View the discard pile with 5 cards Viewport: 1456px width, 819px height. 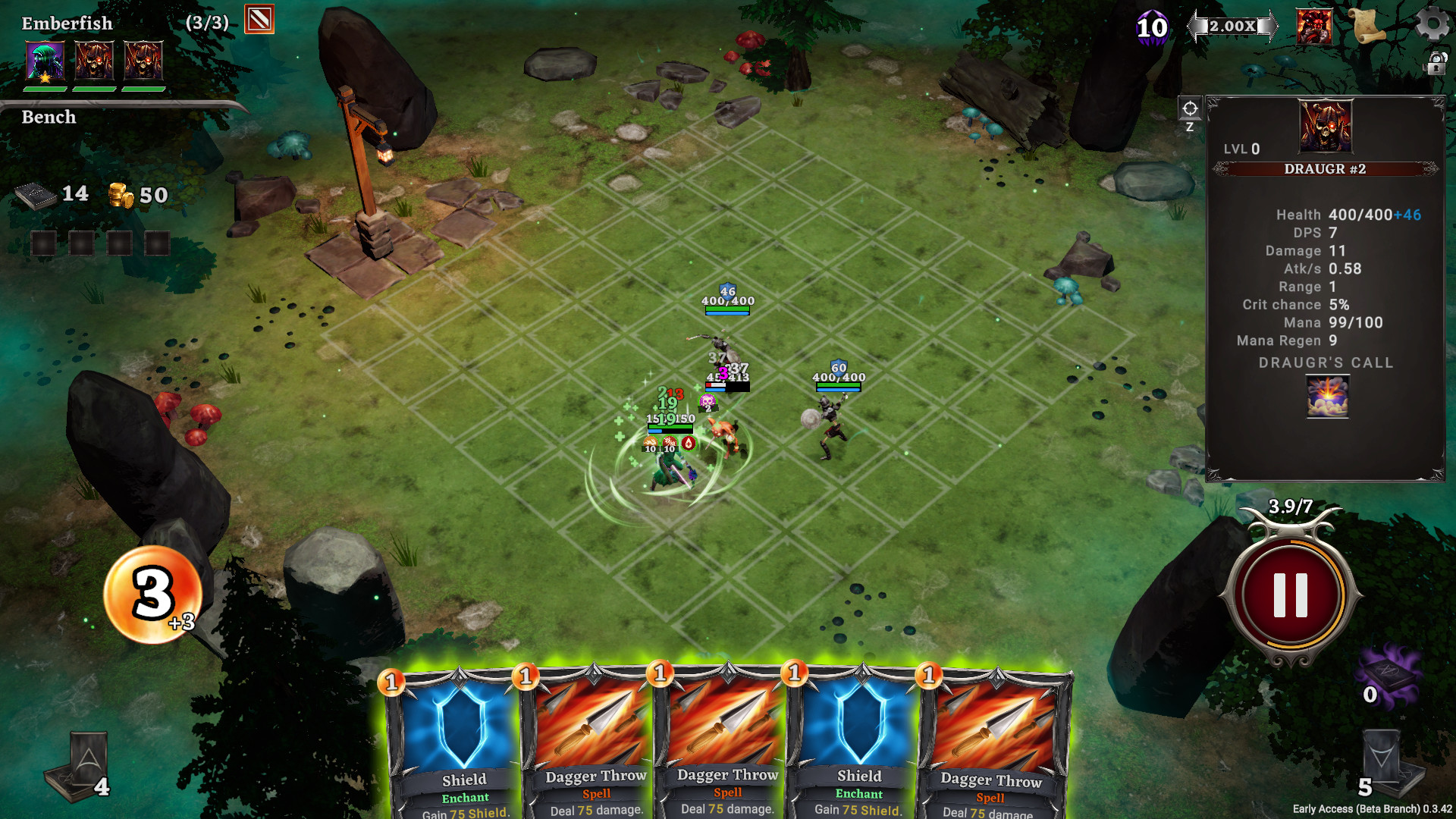(x=1384, y=764)
